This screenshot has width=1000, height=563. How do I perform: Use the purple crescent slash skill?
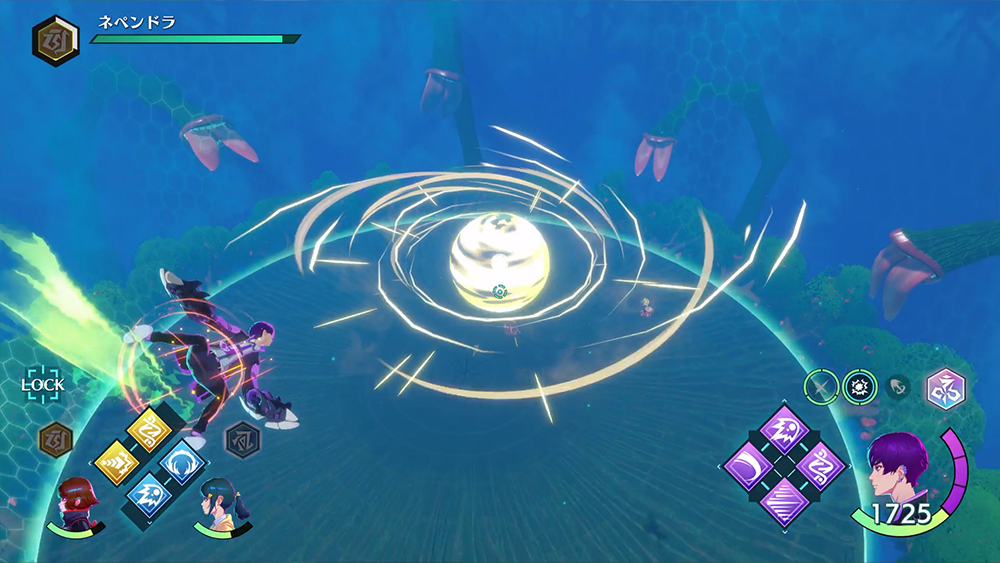click(750, 465)
